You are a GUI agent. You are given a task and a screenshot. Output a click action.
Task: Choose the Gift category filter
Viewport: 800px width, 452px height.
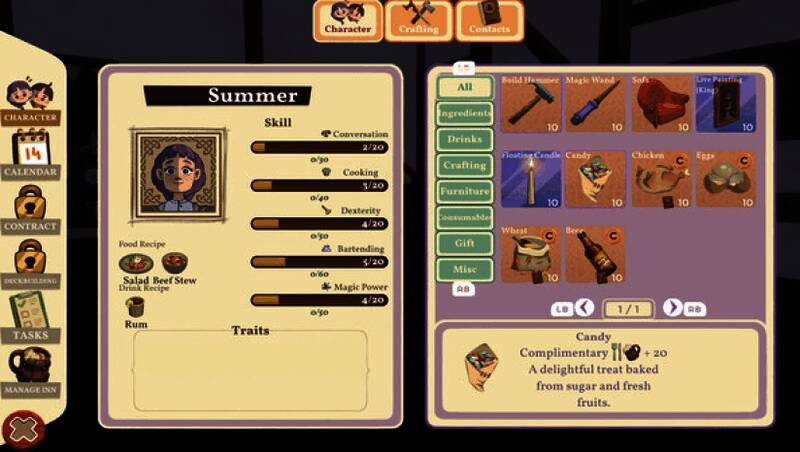point(464,243)
